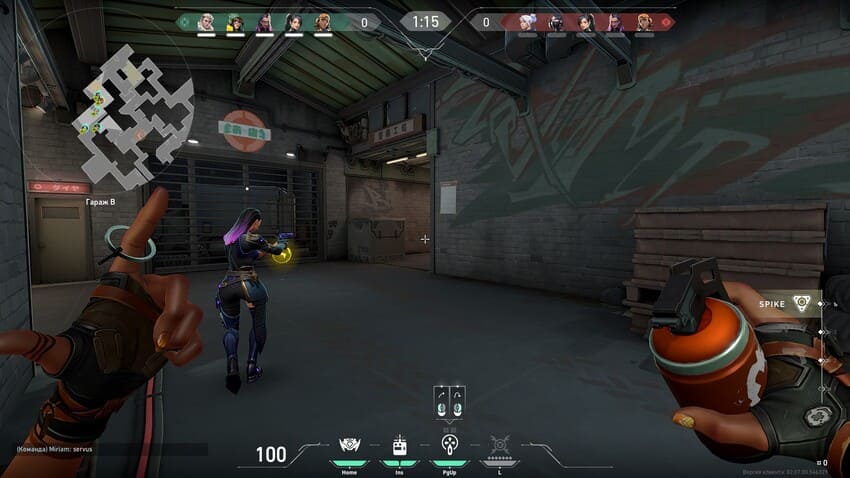Click the masked dark agent portrait on red team
Image resolution: width=850 pixels, height=478 pixels.
coord(556,22)
